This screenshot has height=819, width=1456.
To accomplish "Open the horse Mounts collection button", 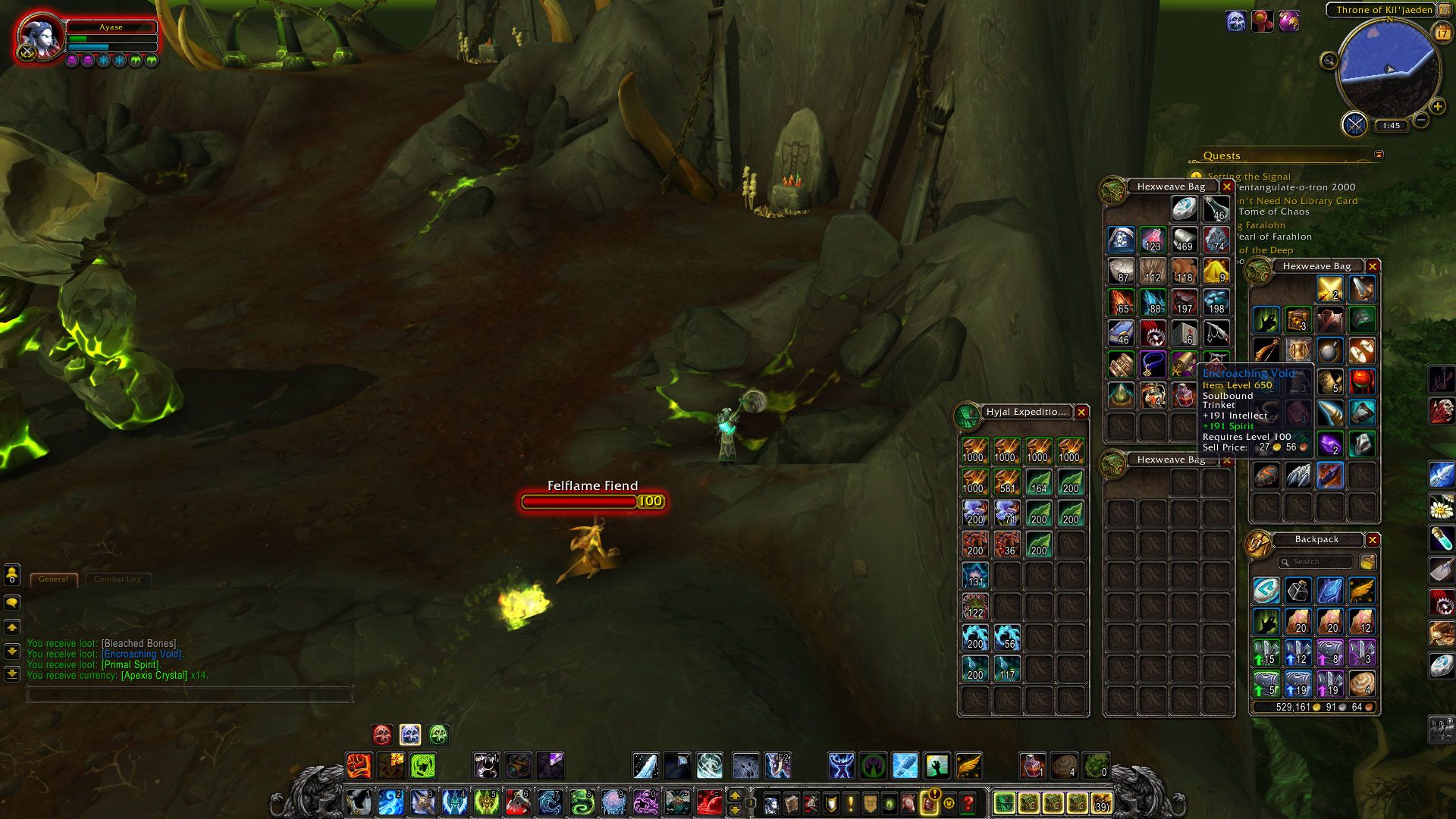I will coord(908,802).
